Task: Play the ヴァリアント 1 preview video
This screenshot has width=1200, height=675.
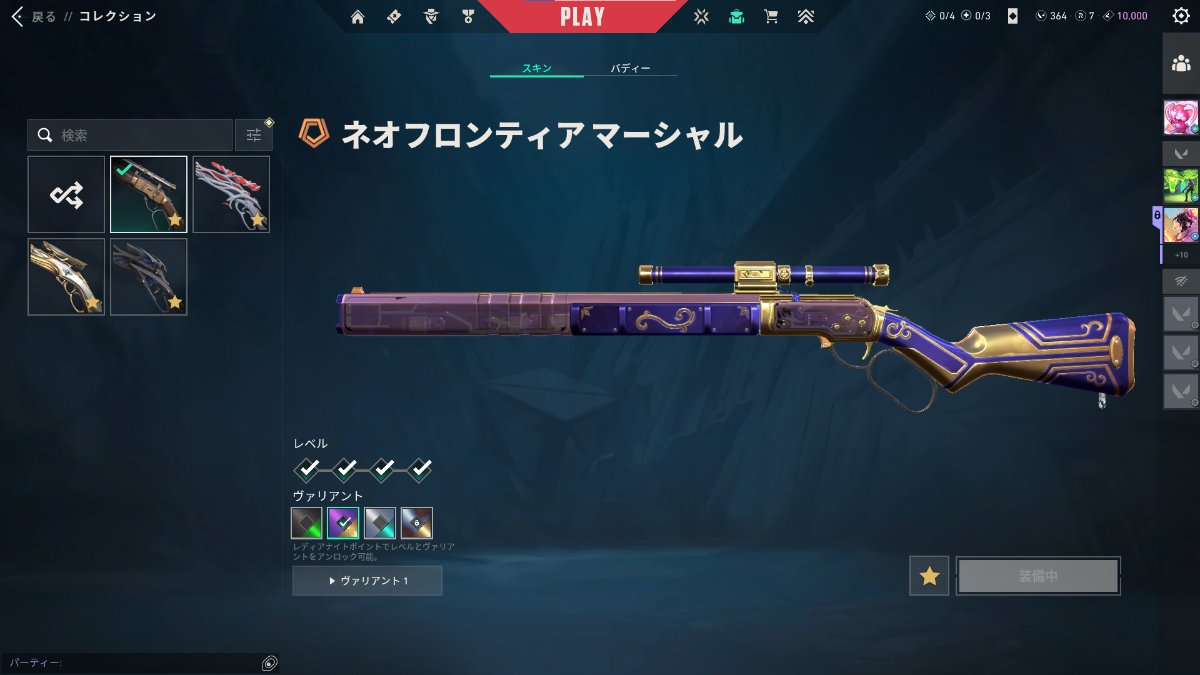Action: (x=367, y=581)
